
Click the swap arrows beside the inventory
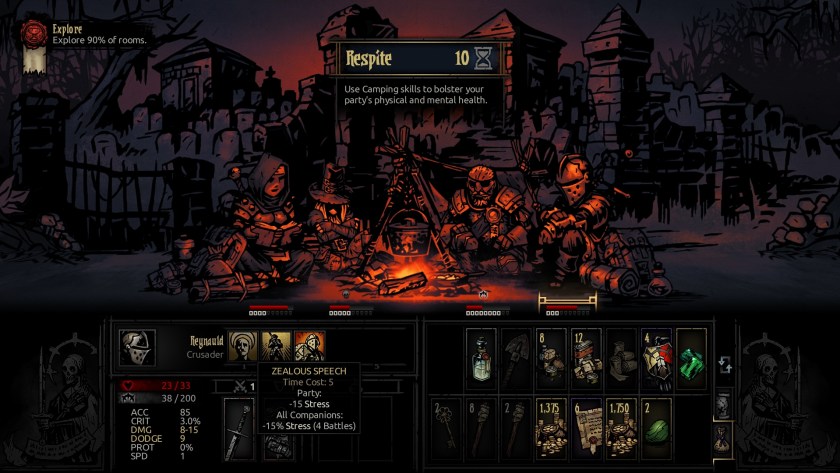click(x=725, y=367)
